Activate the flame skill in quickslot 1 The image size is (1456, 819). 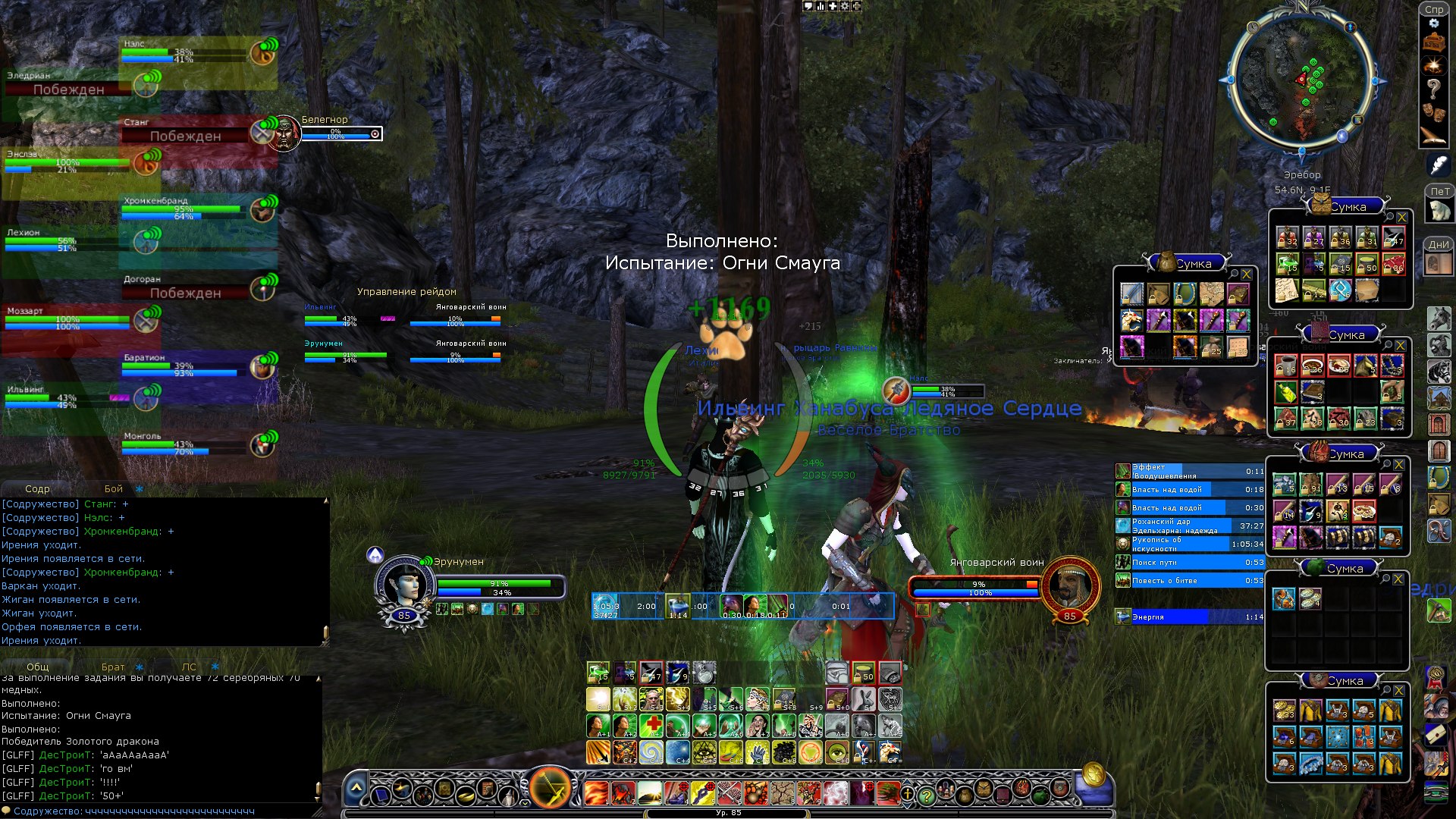click(x=596, y=793)
